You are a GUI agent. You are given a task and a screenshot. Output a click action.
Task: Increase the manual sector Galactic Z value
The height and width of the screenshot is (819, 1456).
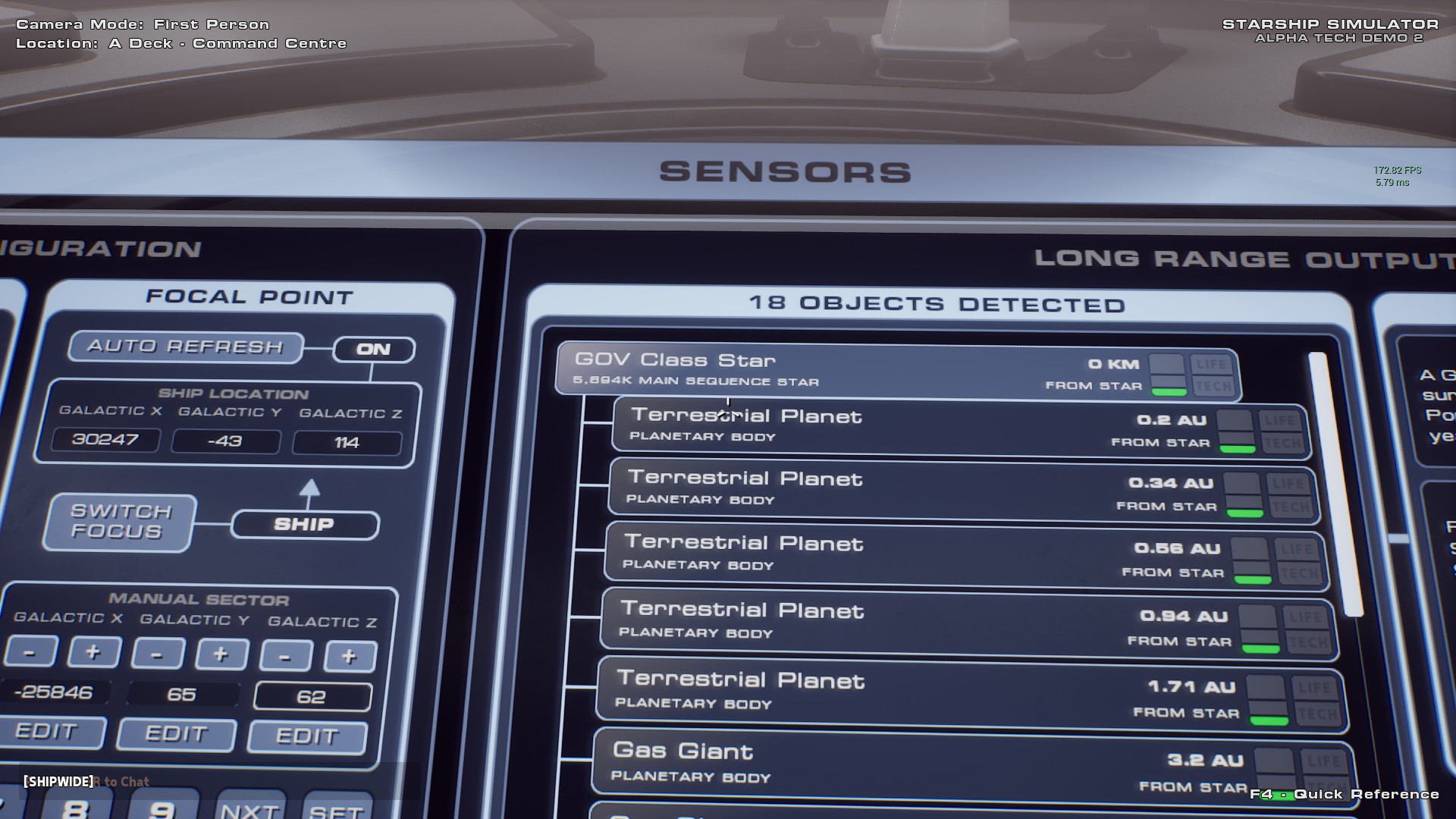[x=349, y=657]
